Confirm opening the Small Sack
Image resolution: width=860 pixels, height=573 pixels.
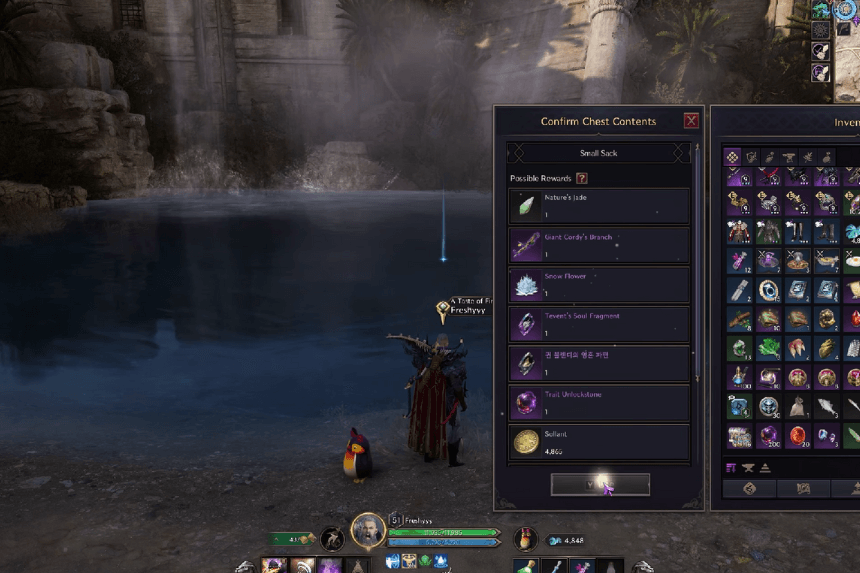[x=600, y=484]
